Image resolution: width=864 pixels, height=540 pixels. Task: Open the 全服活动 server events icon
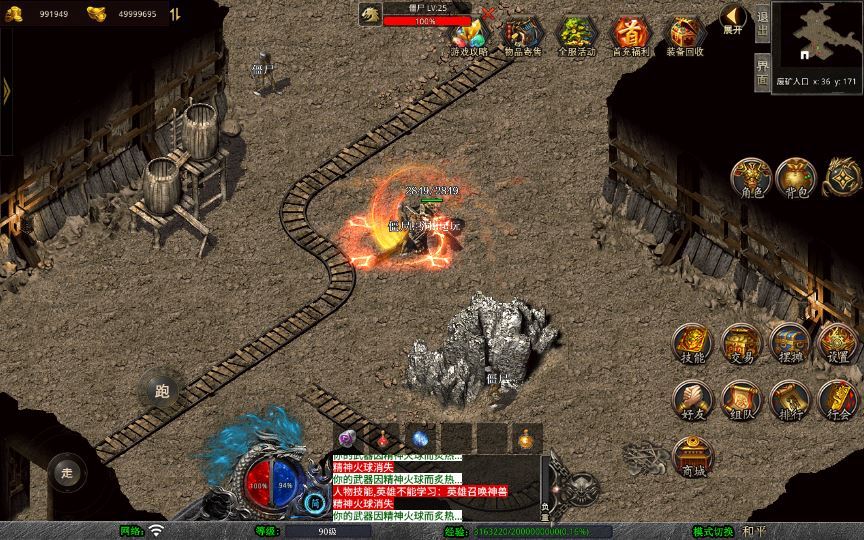pos(576,36)
